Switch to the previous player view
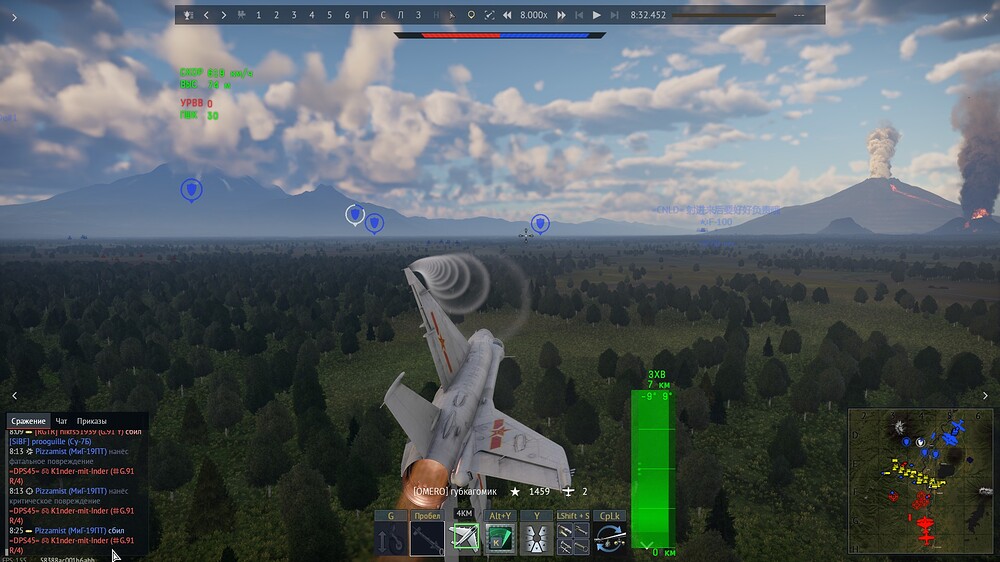Image resolution: width=1000 pixels, height=562 pixels. (206, 15)
